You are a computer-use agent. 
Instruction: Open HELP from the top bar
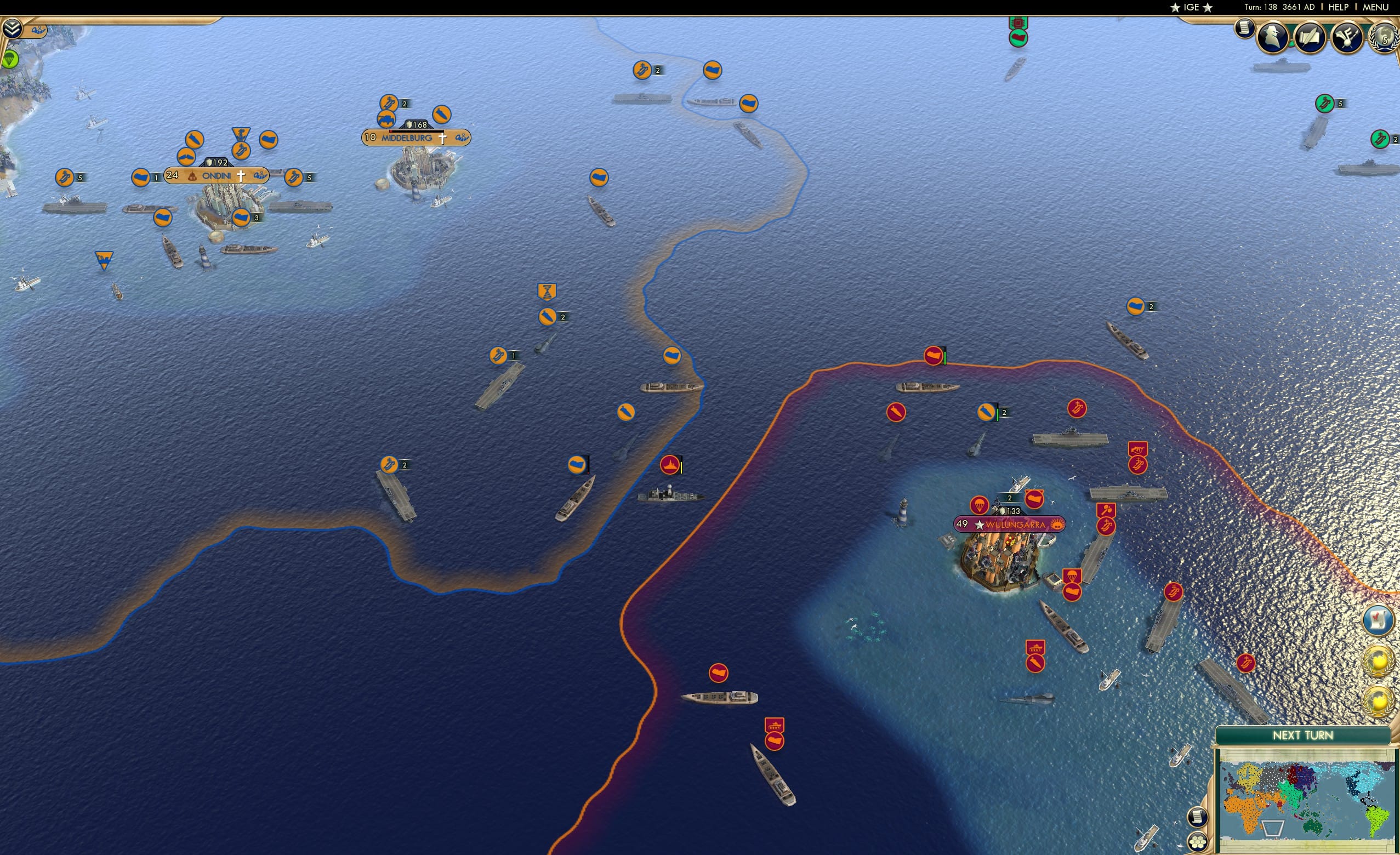(x=1339, y=7)
